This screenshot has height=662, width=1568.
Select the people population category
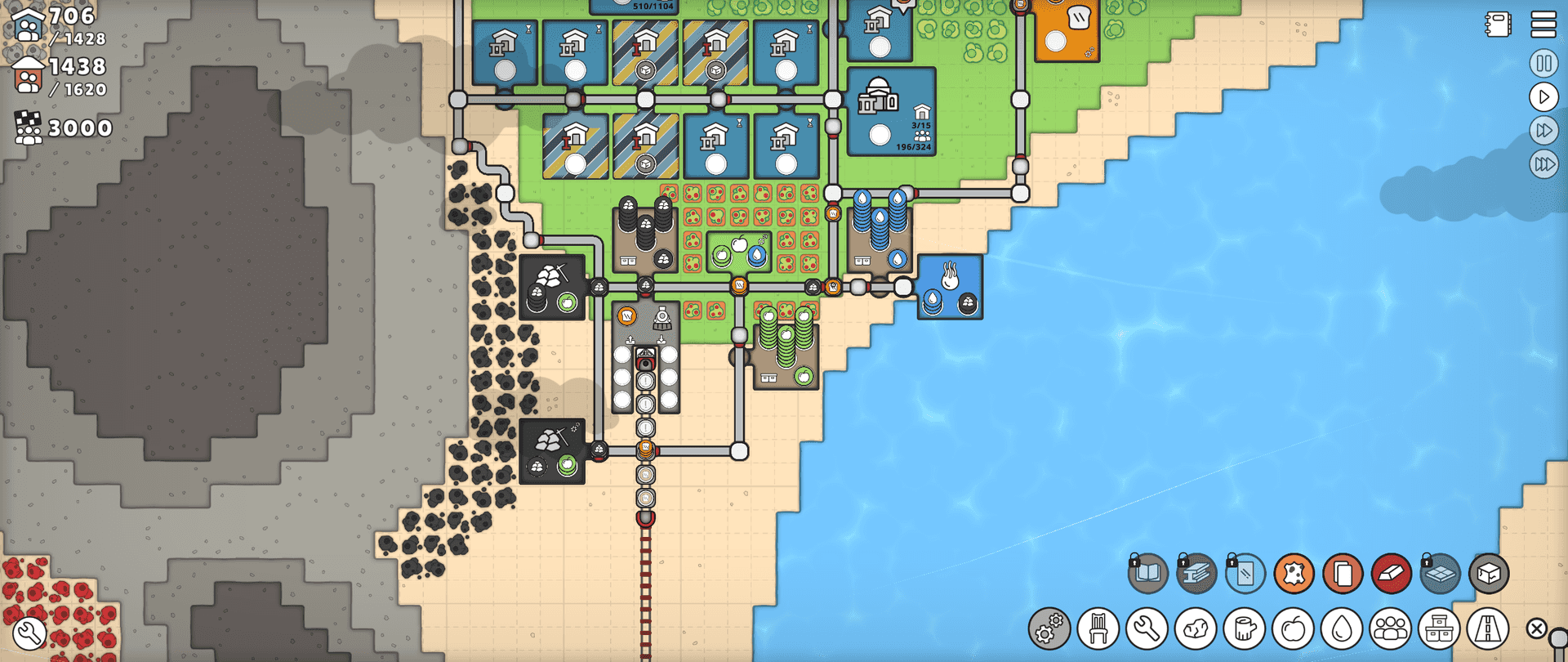(1391, 629)
